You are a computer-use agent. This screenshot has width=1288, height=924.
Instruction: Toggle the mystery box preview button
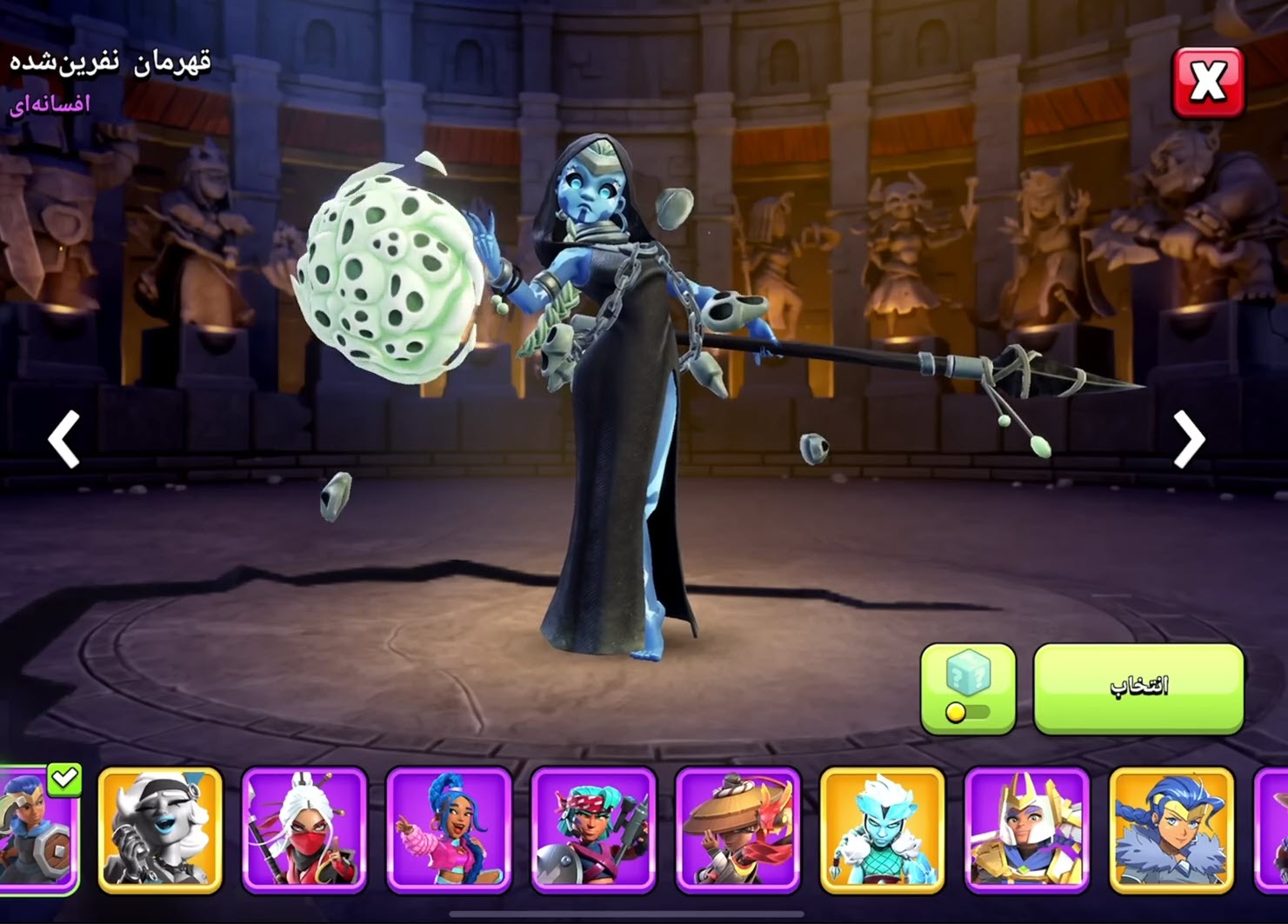(968, 688)
